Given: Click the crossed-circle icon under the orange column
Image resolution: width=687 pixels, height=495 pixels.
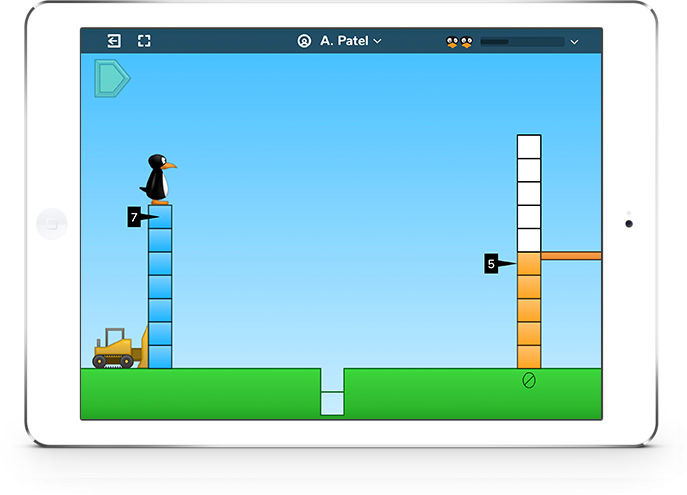Looking at the screenshot, I should [529, 380].
